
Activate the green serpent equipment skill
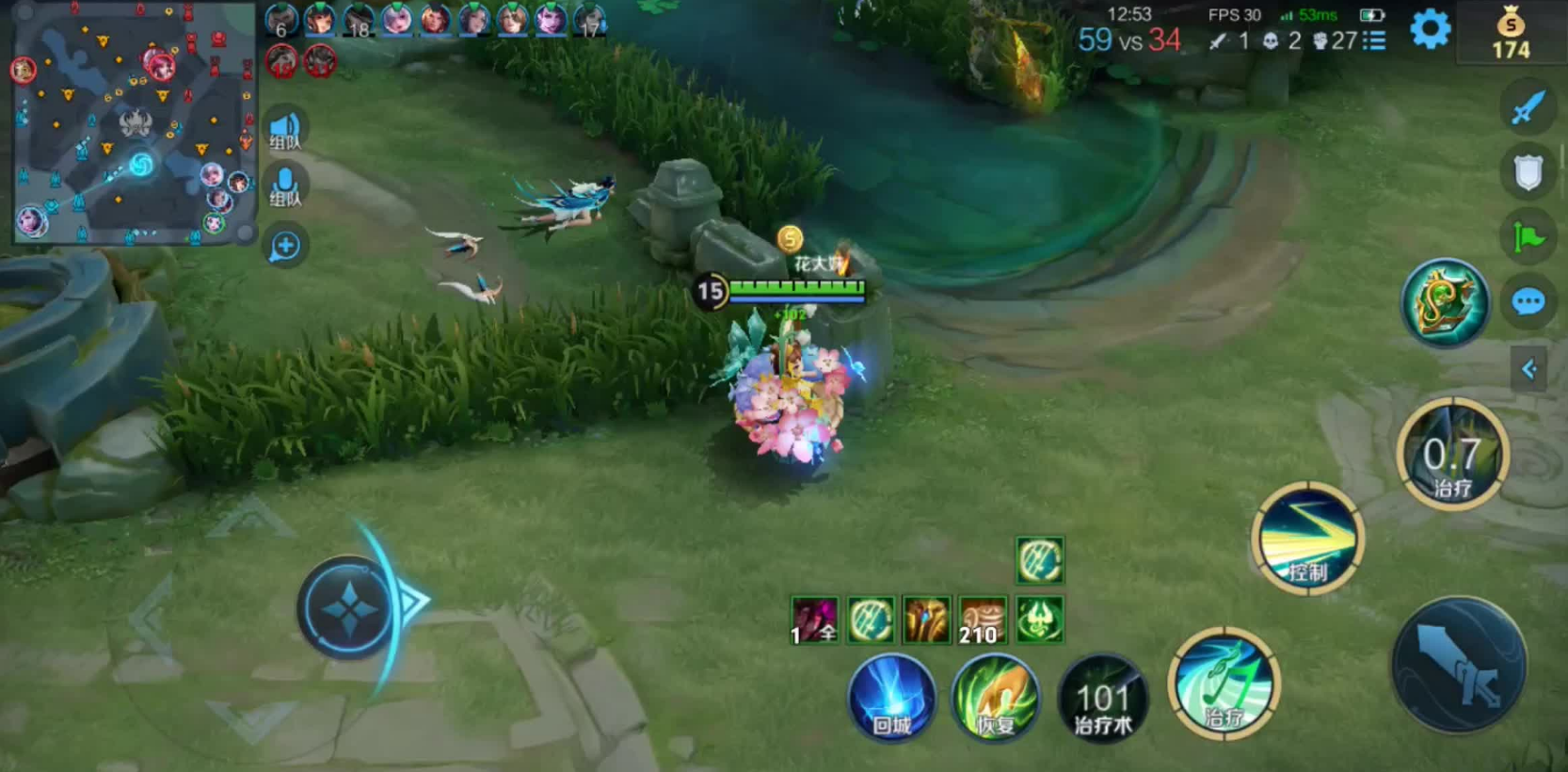[1445, 303]
